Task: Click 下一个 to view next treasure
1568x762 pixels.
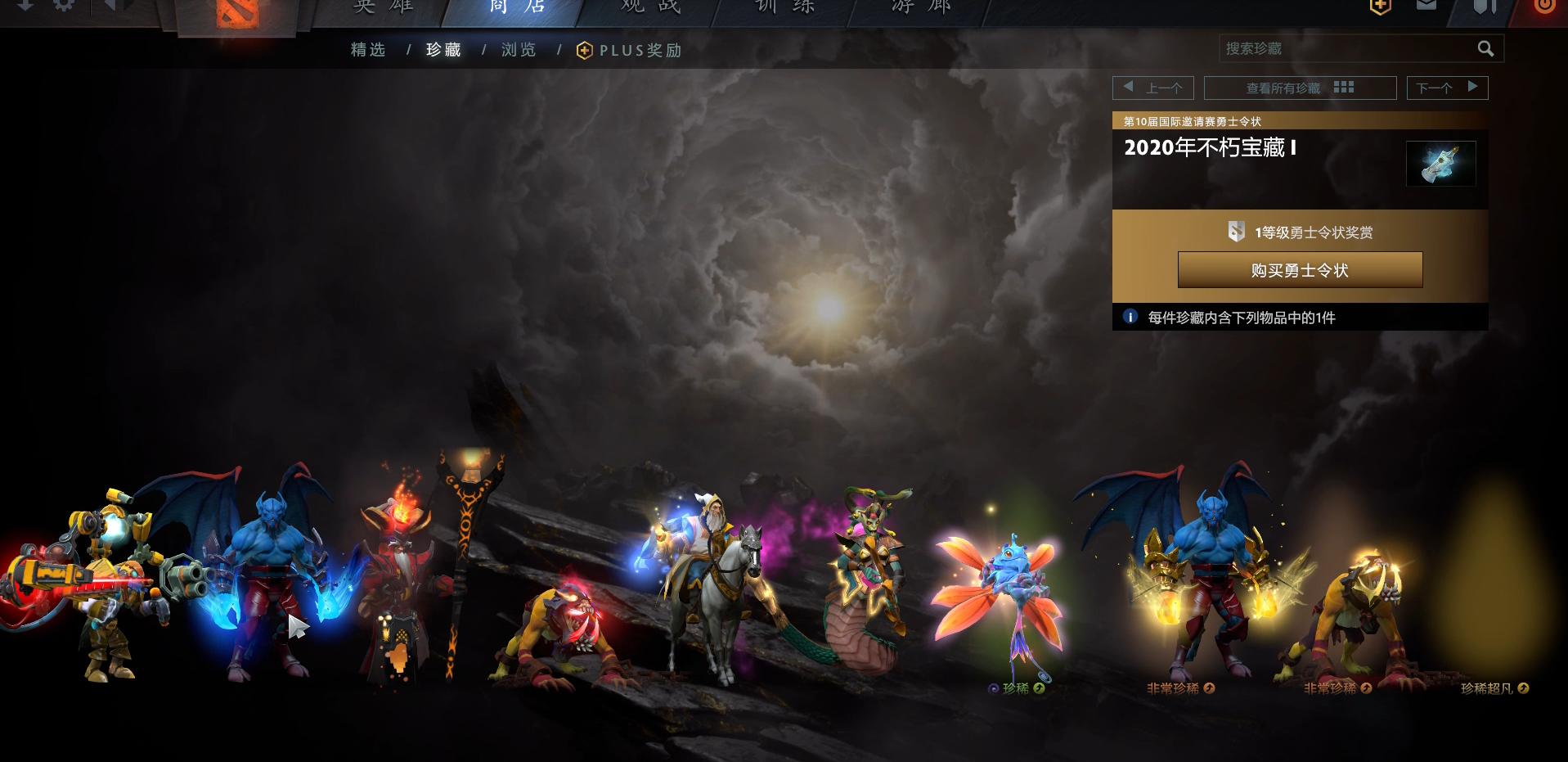Action: pyautogui.click(x=1447, y=86)
